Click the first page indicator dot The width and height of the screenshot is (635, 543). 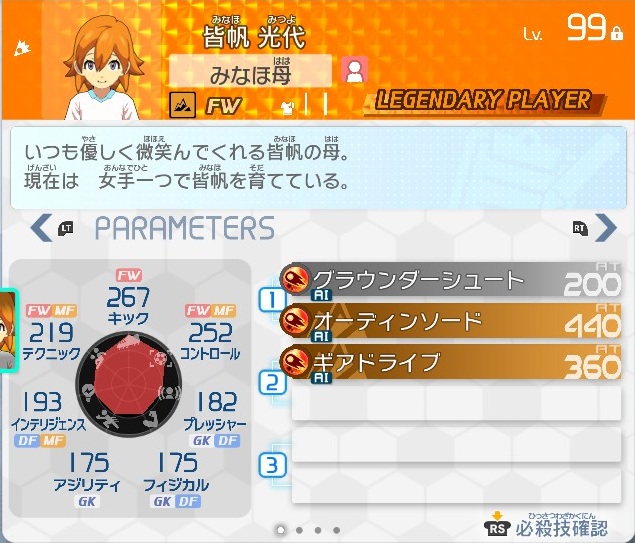point(280,529)
